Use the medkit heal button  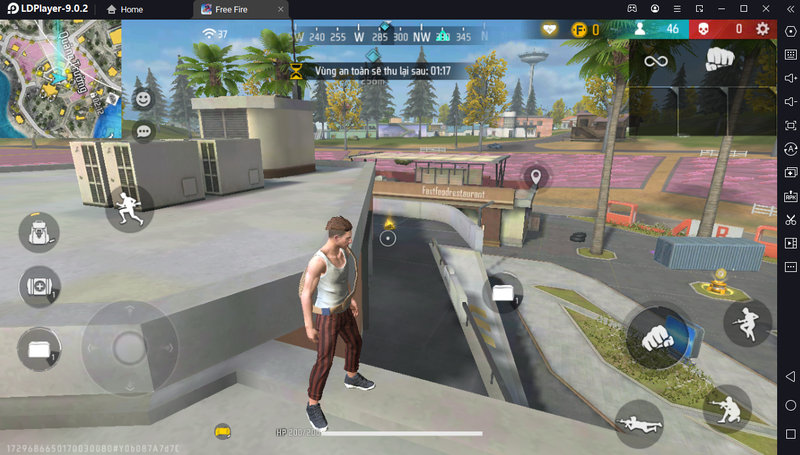click(39, 287)
